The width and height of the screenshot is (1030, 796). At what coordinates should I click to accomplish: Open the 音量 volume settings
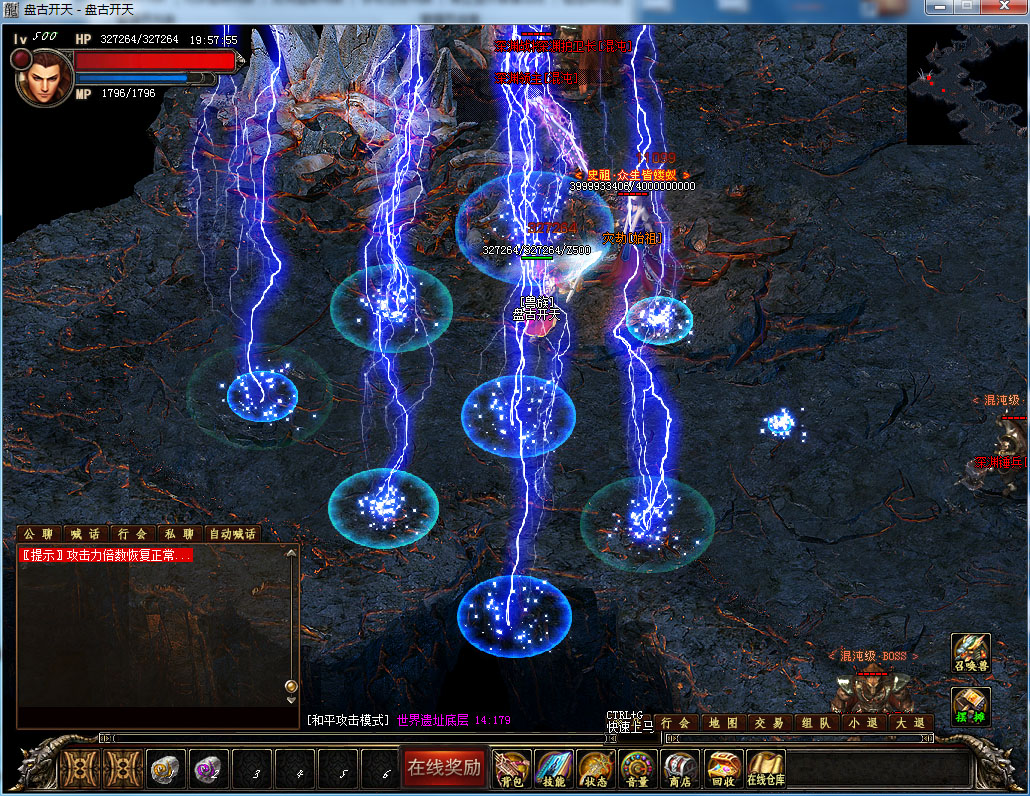tap(638, 768)
